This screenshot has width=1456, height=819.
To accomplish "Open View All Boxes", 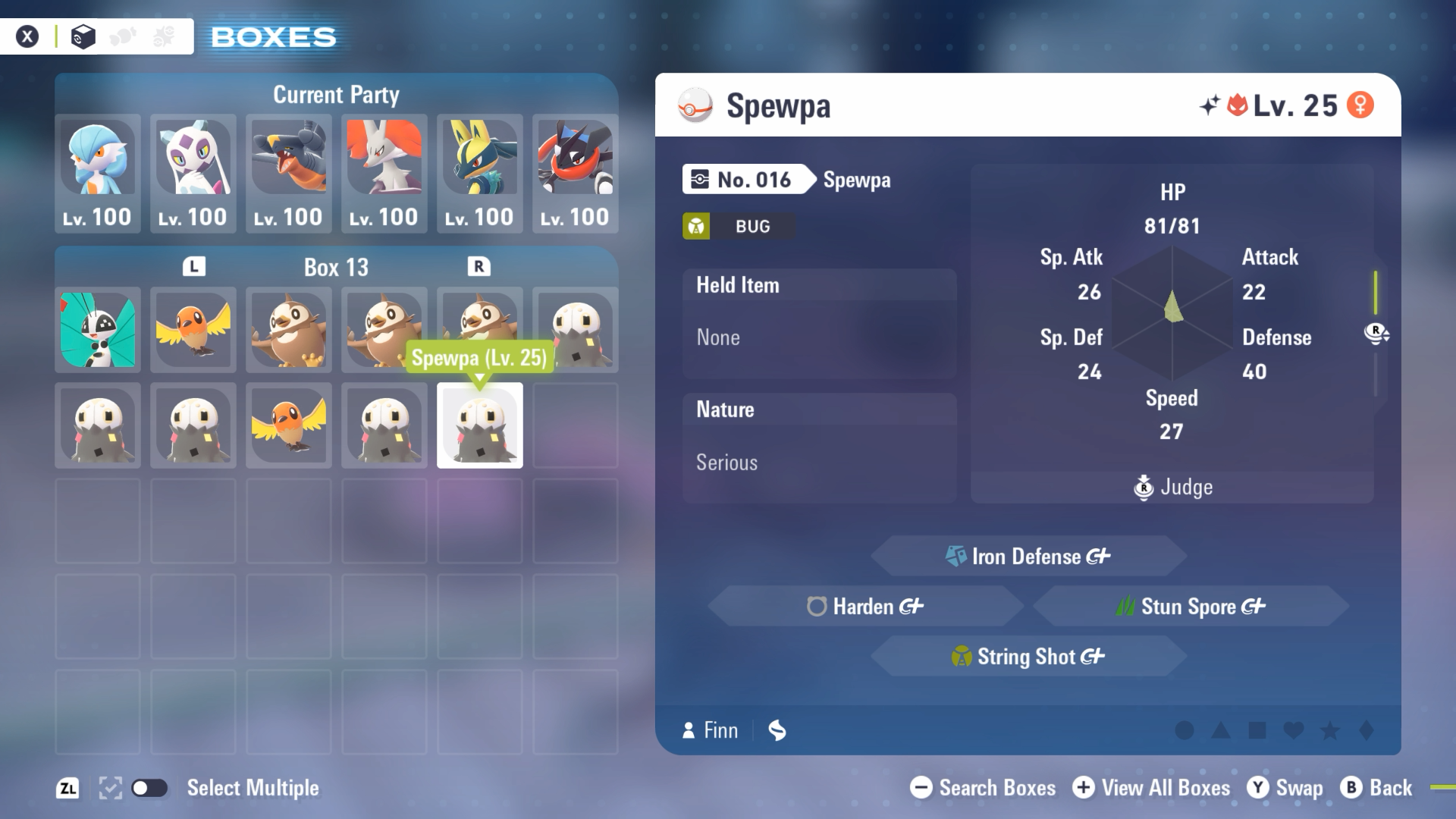I will (x=1151, y=788).
